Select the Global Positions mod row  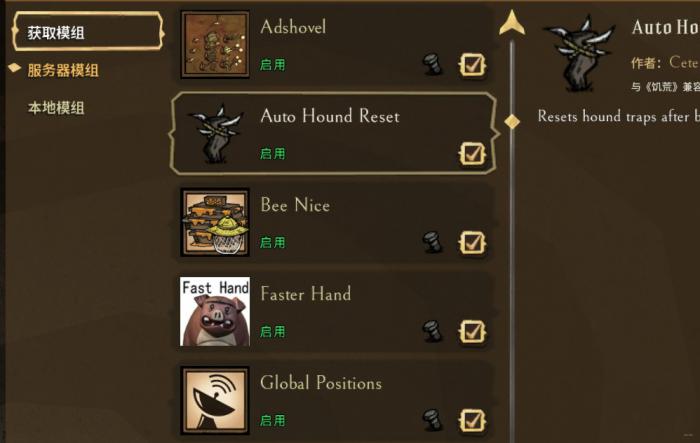(x=330, y=399)
